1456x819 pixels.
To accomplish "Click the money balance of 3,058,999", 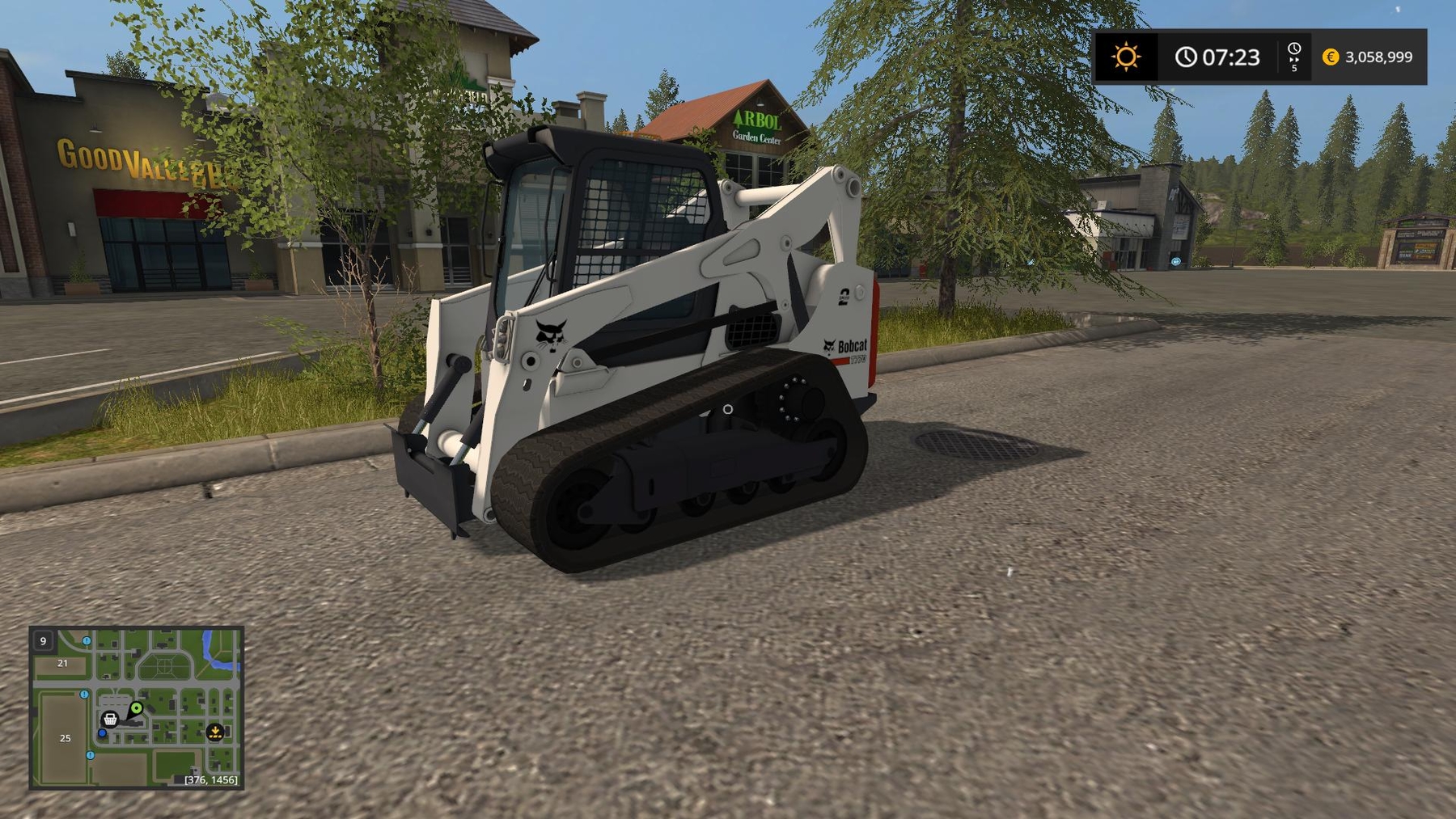I will coord(1379,57).
